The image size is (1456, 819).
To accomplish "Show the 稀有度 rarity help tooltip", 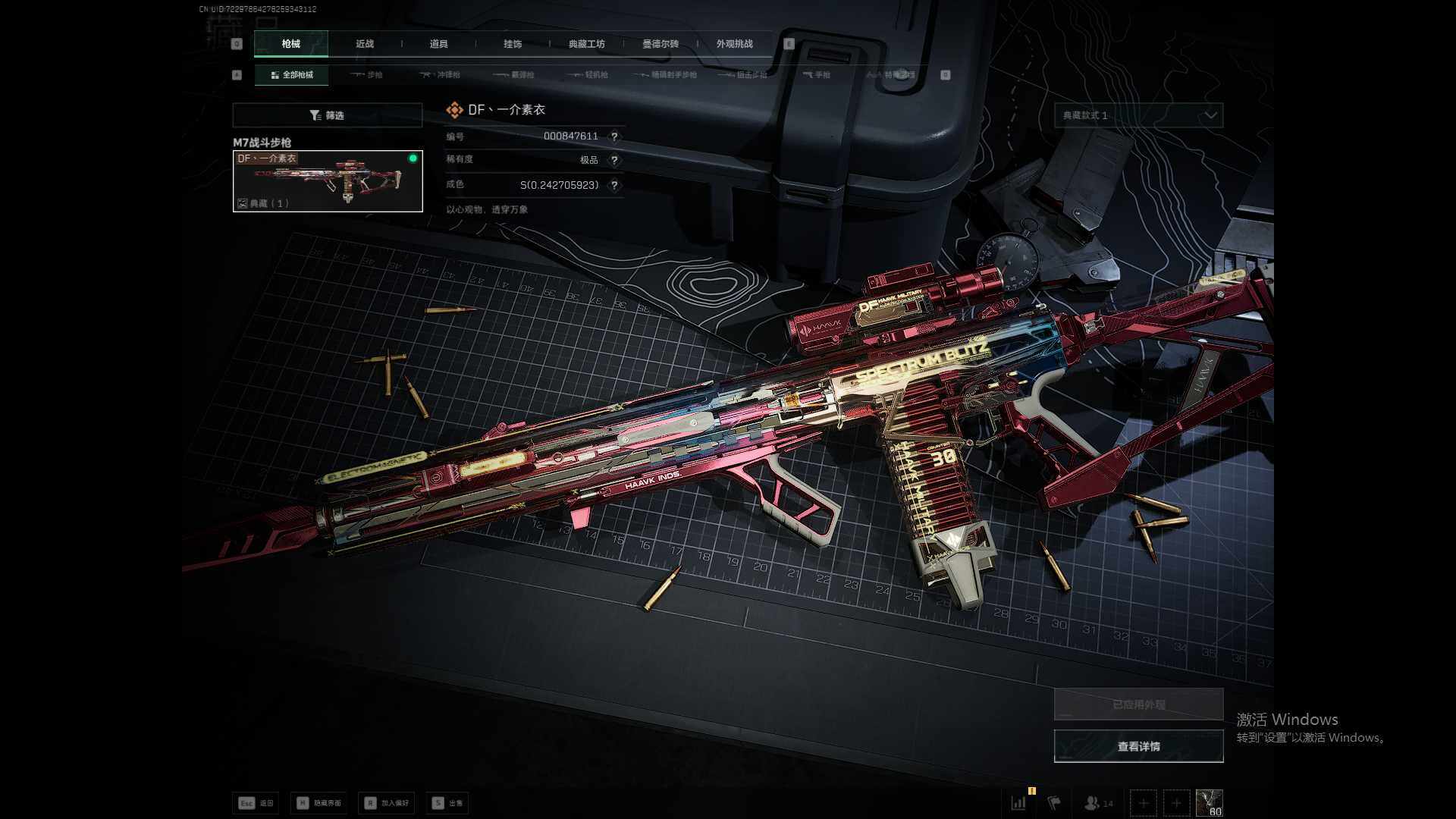I will (614, 160).
